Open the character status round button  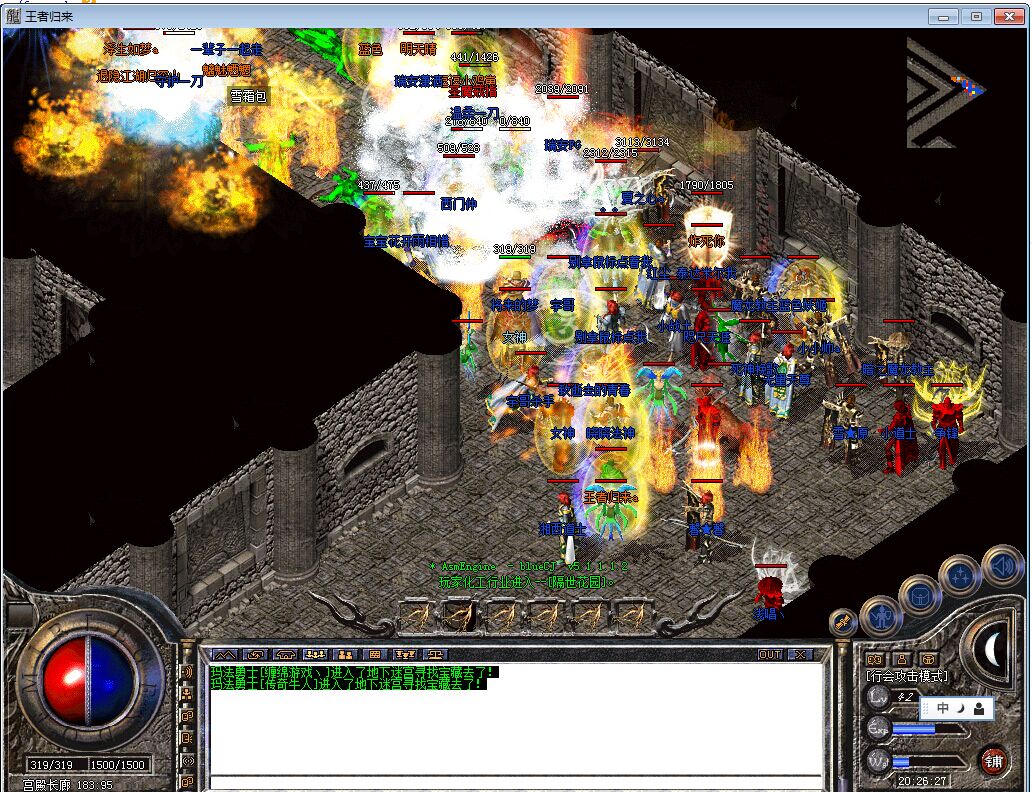pyautogui.click(x=881, y=614)
